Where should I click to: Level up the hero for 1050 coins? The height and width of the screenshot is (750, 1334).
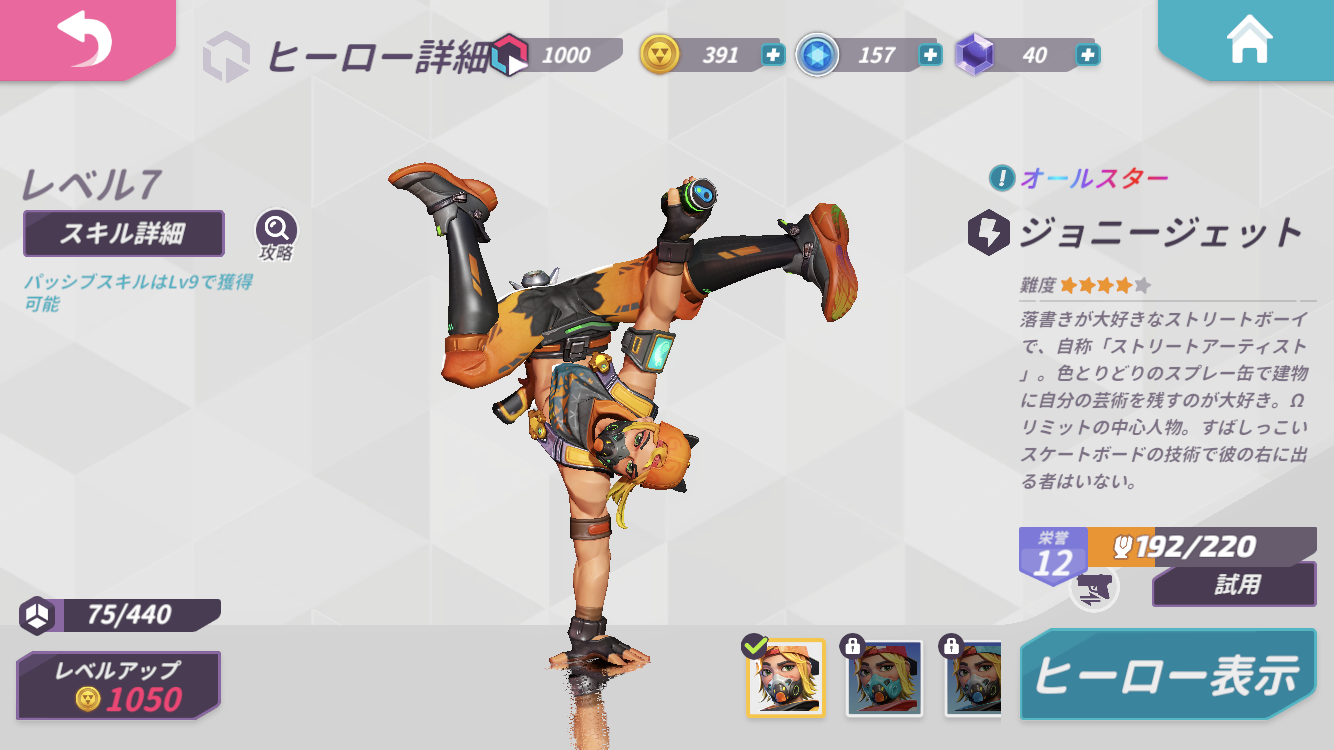tap(119, 686)
